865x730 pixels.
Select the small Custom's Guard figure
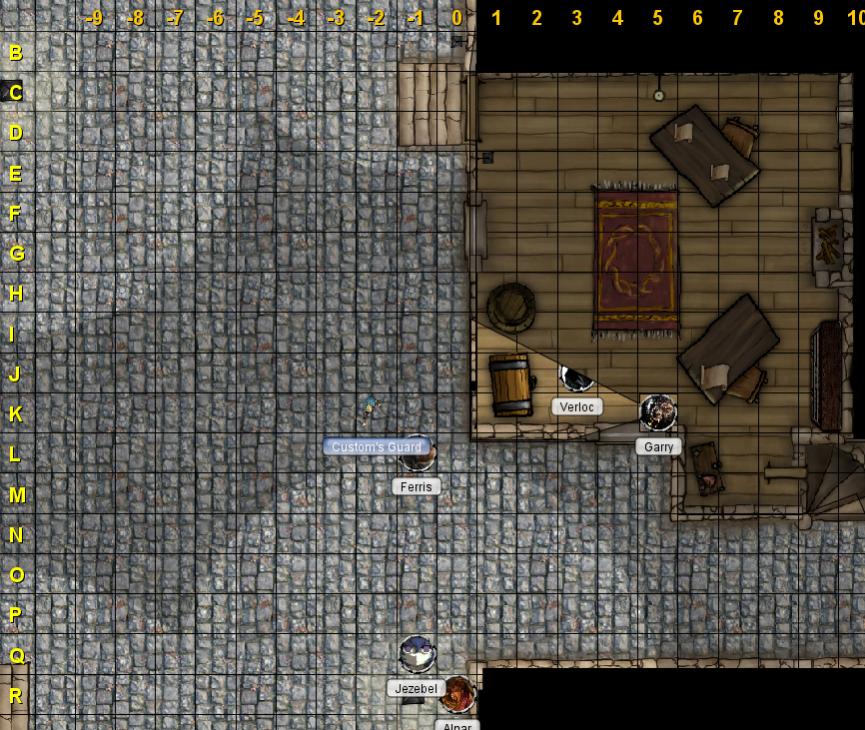(370, 406)
